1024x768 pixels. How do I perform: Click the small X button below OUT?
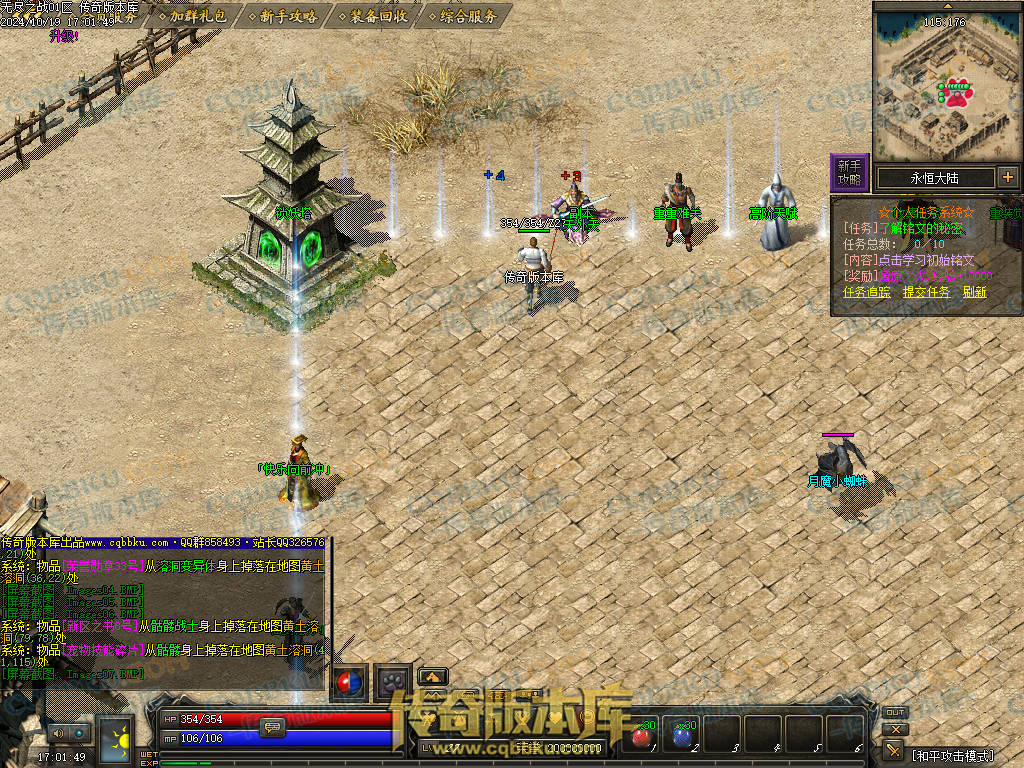click(894, 730)
